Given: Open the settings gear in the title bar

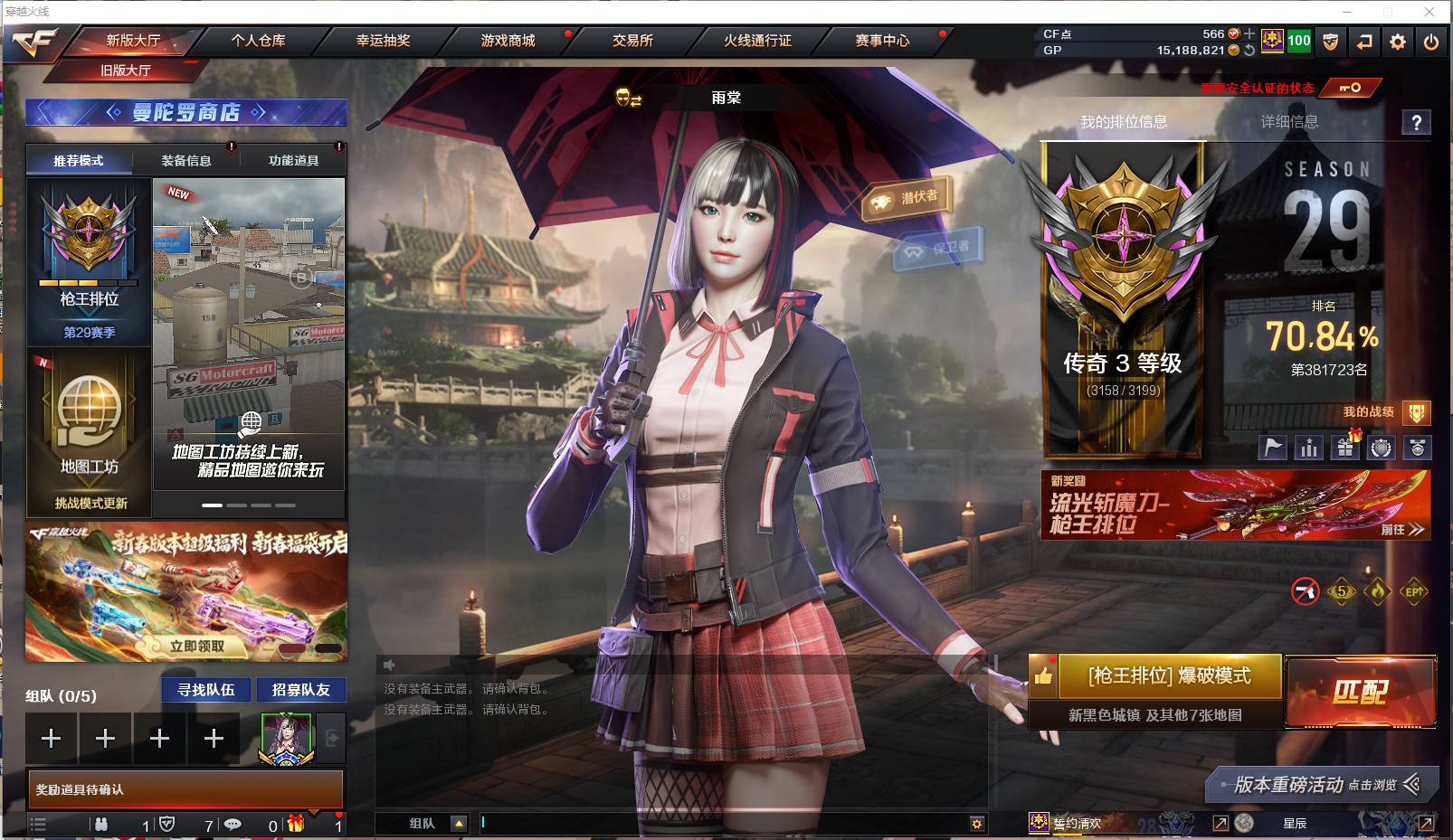Looking at the screenshot, I should (x=1397, y=42).
